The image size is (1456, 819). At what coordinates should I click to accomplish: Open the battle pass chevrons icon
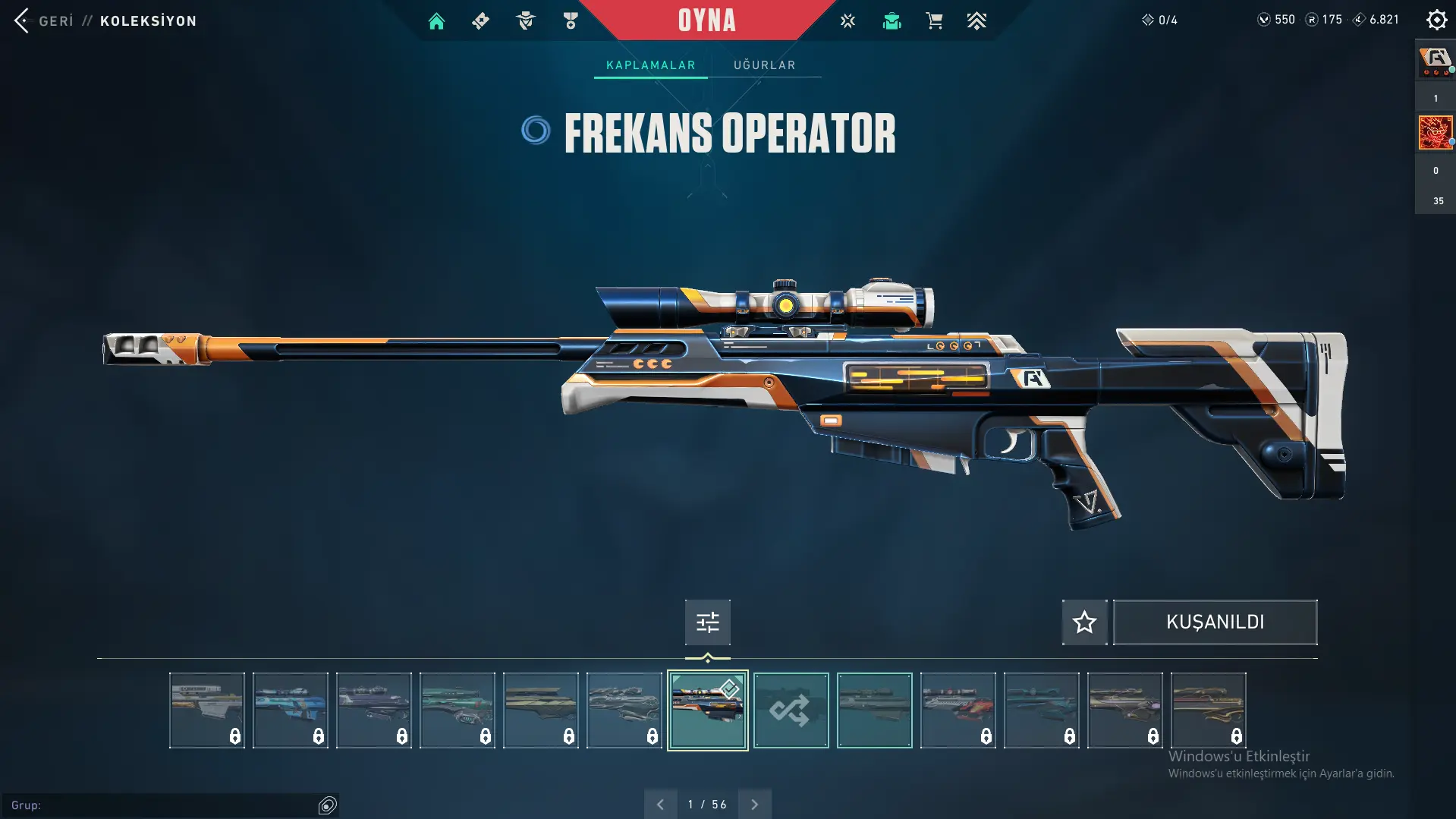(x=976, y=21)
